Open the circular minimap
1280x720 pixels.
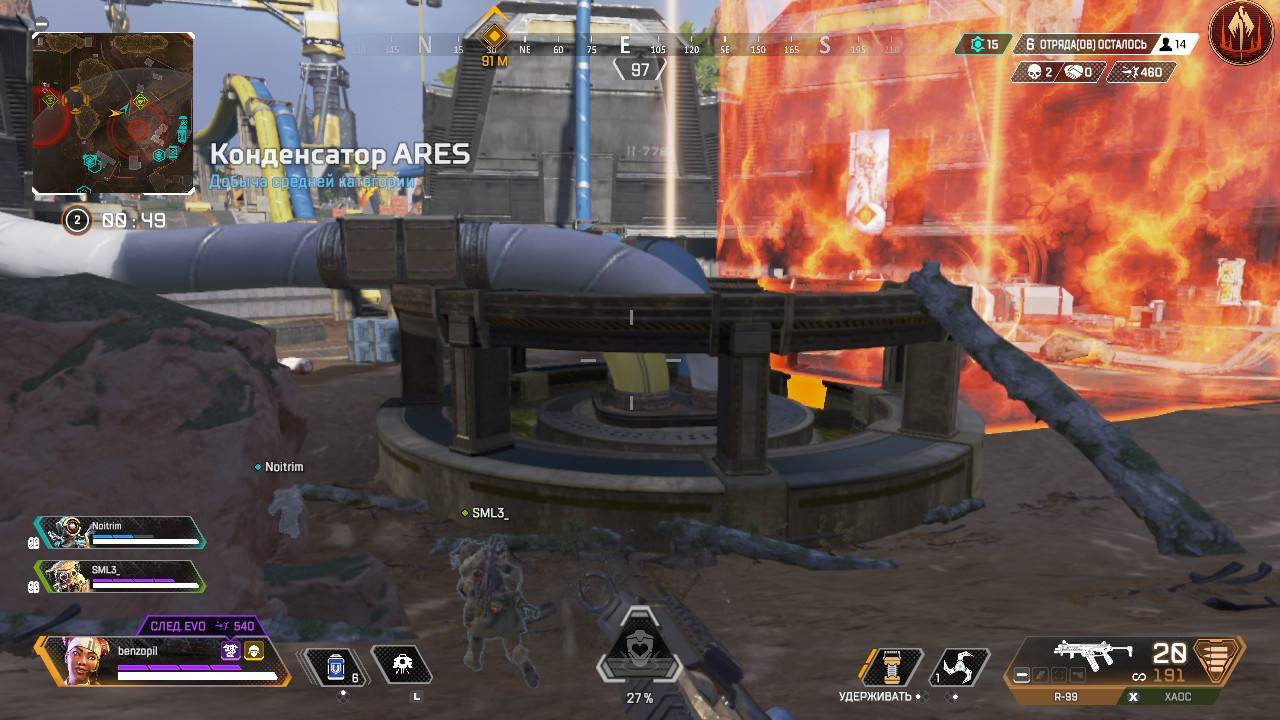point(113,113)
